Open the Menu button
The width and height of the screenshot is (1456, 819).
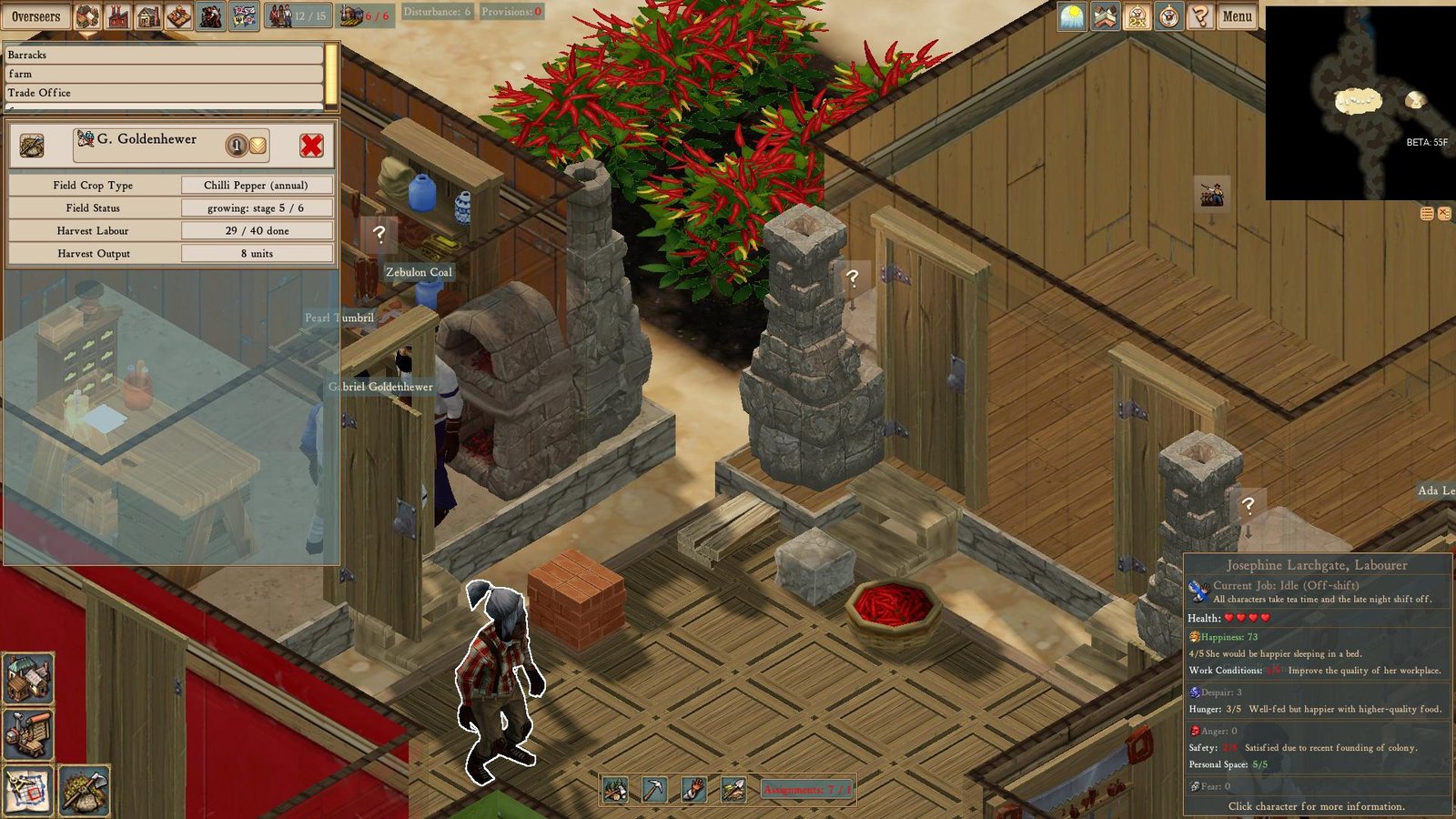pos(1236,16)
